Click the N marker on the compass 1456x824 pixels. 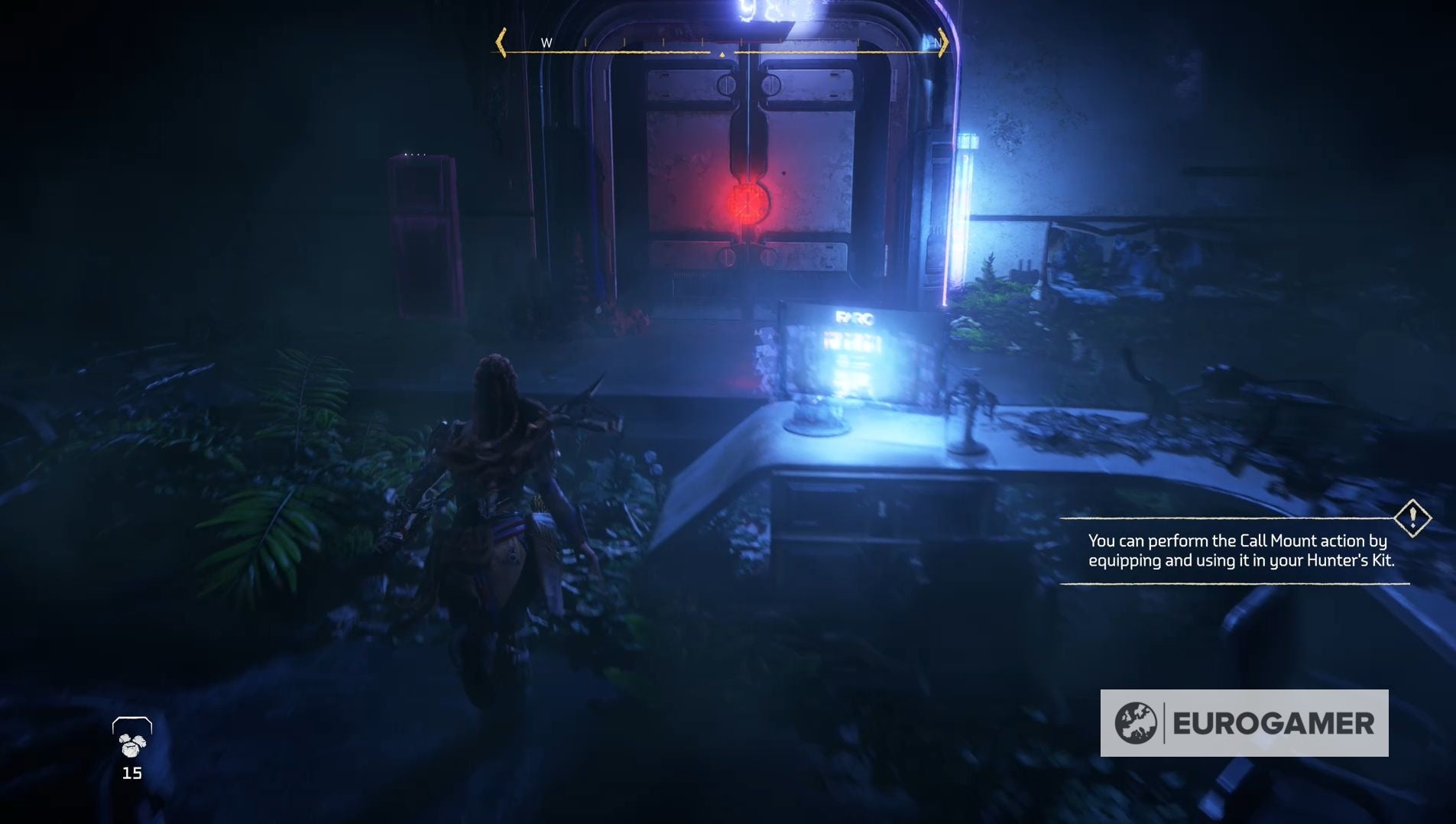point(936,44)
